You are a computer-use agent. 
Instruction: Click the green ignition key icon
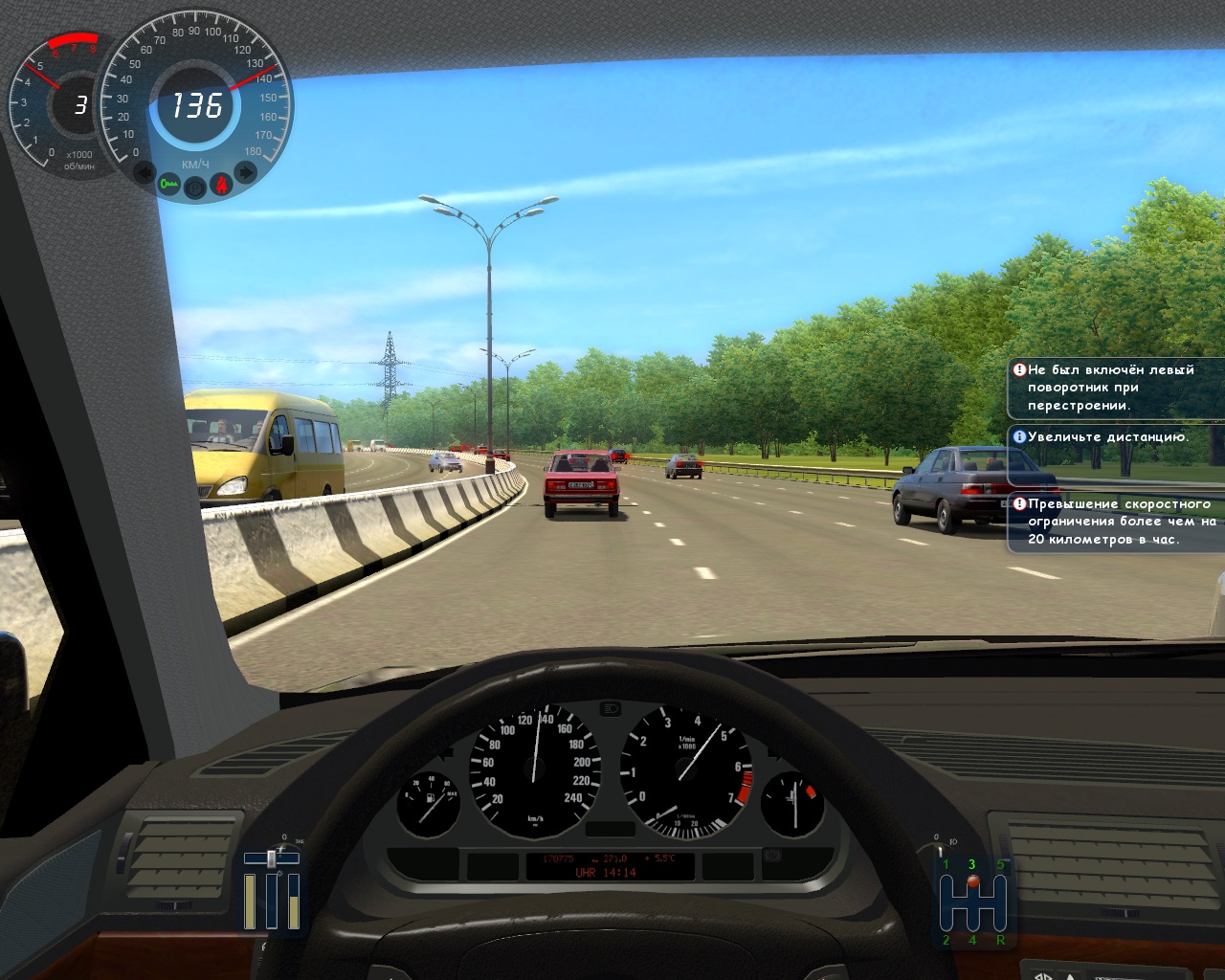(170, 183)
